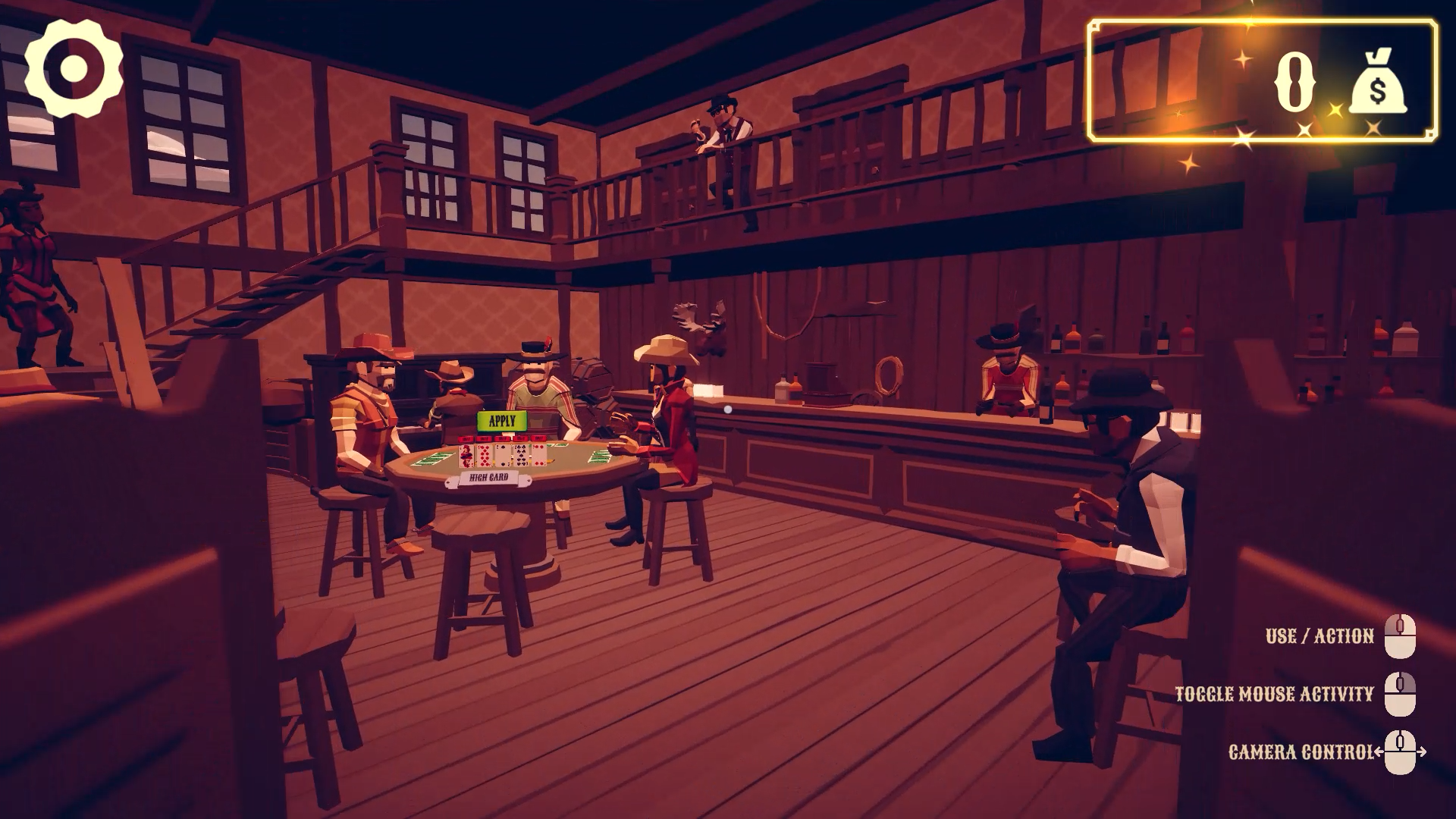
Task: Toggle HOLD above the first card
Action: [x=466, y=438]
